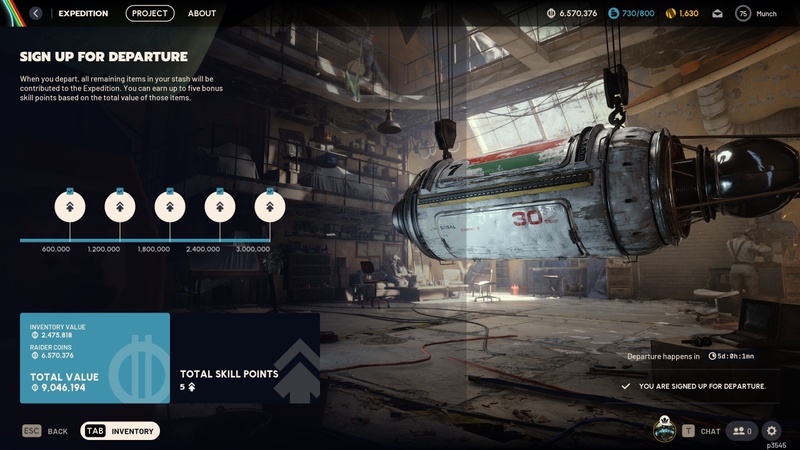
Task: Open the party members button
Action: (742, 431)
